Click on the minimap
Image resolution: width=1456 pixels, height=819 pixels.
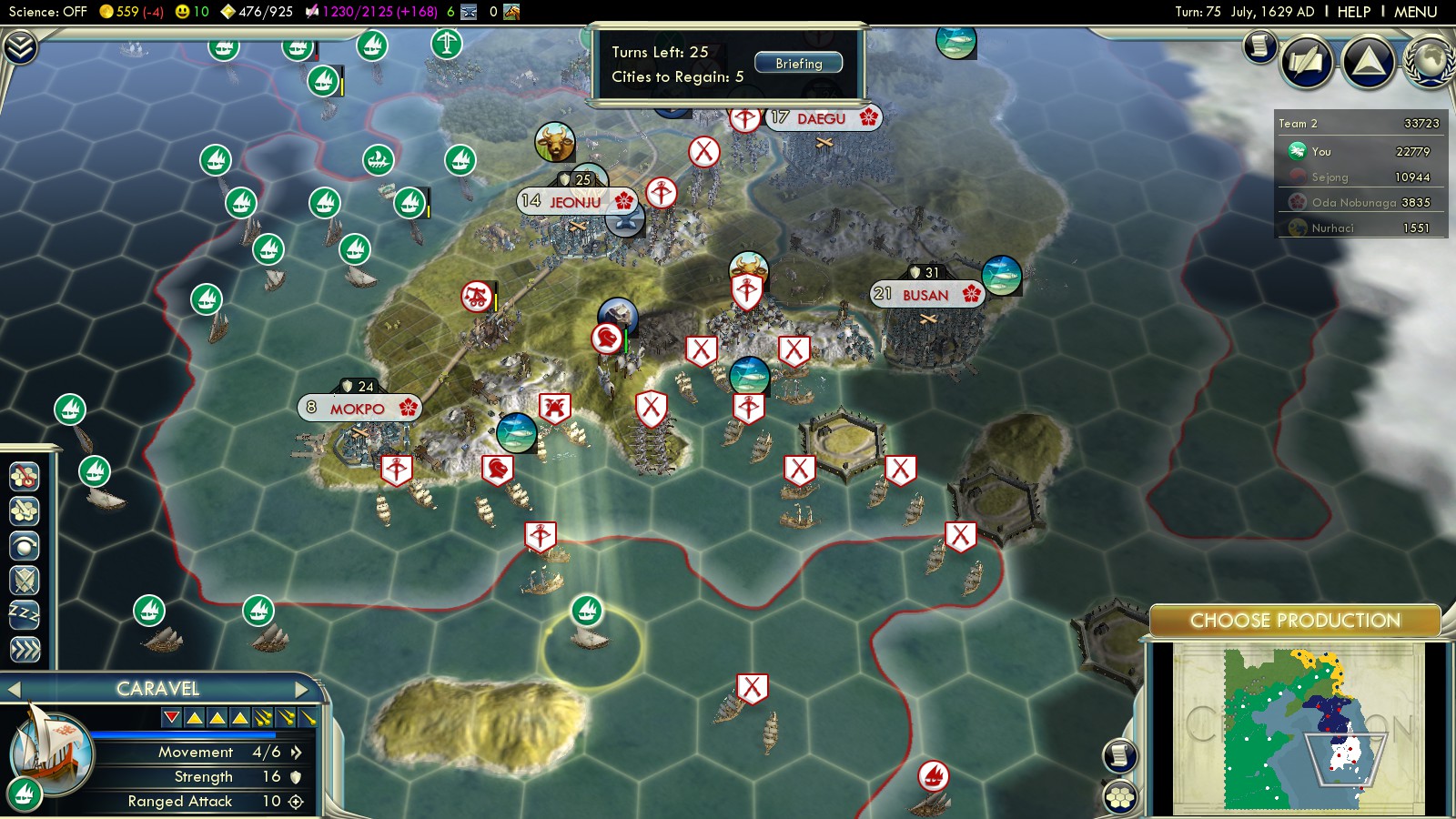[x=1297, y=728]
